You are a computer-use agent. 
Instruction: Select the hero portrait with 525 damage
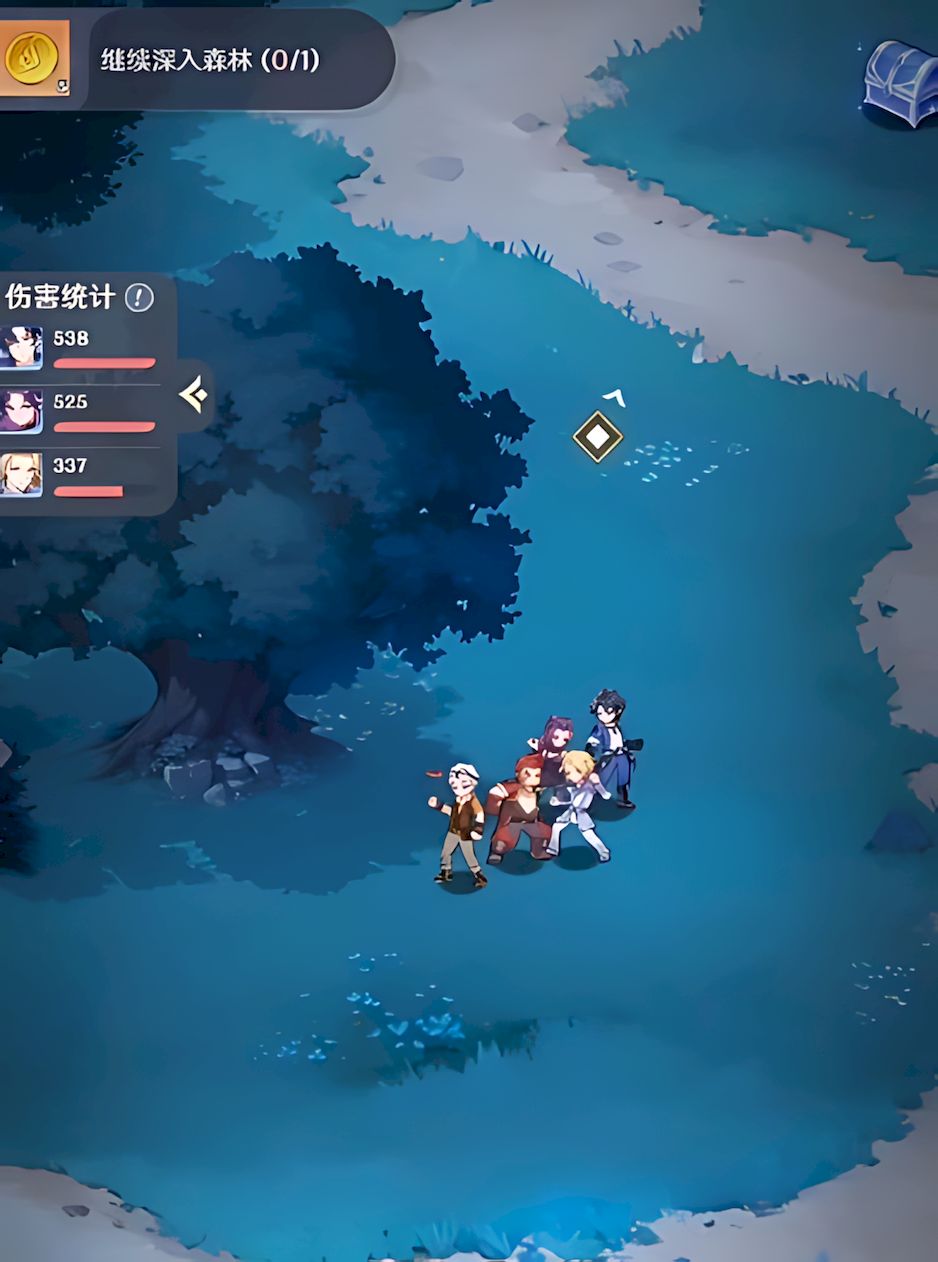coord(21,411)
